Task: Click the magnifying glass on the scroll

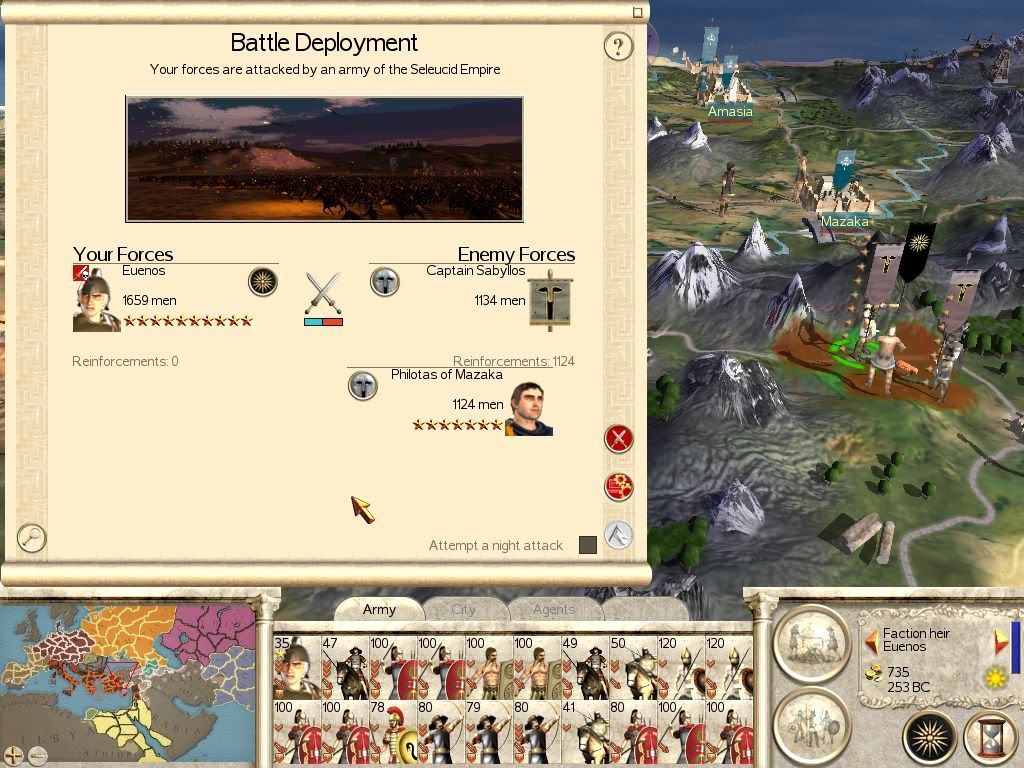Action: coord(32,538)
